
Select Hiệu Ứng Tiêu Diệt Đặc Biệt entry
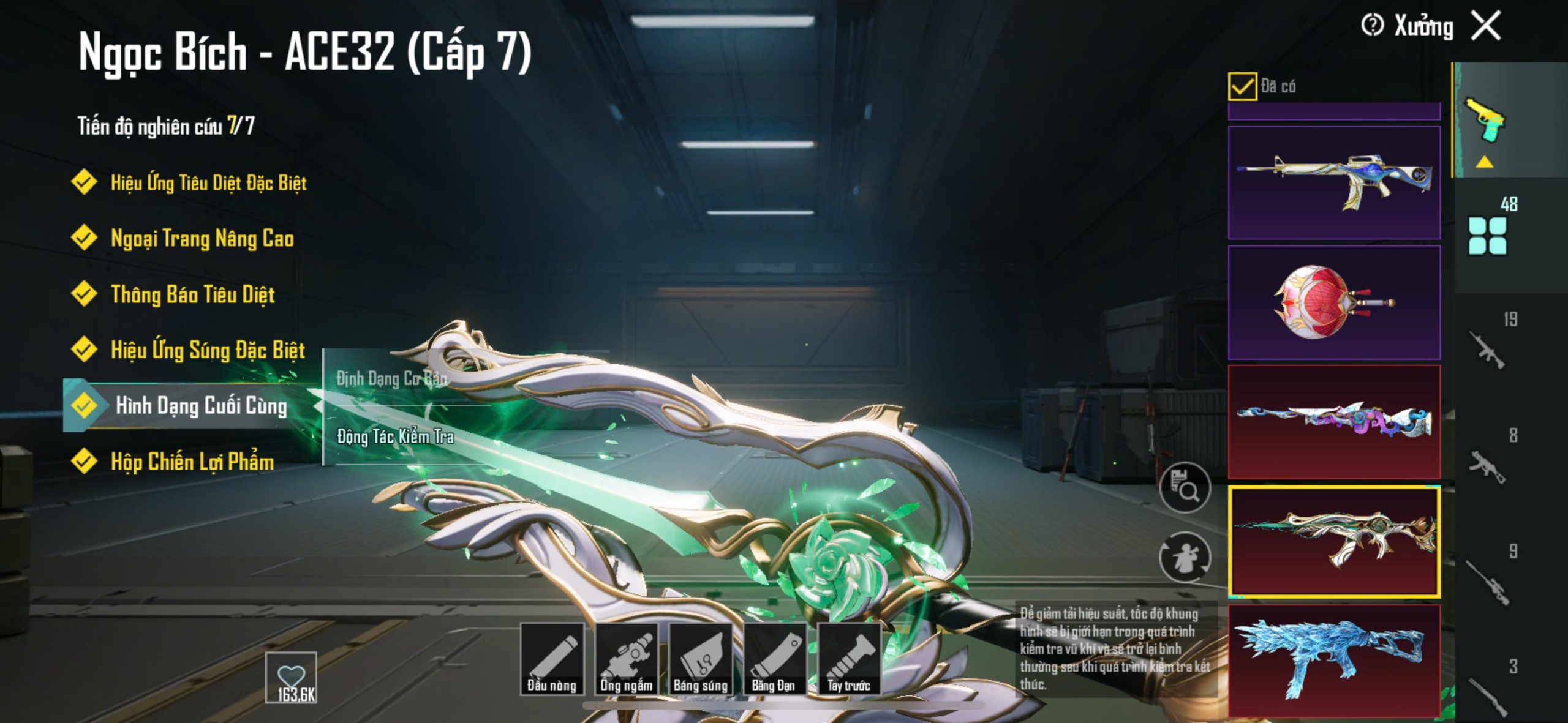click(208, 182)
